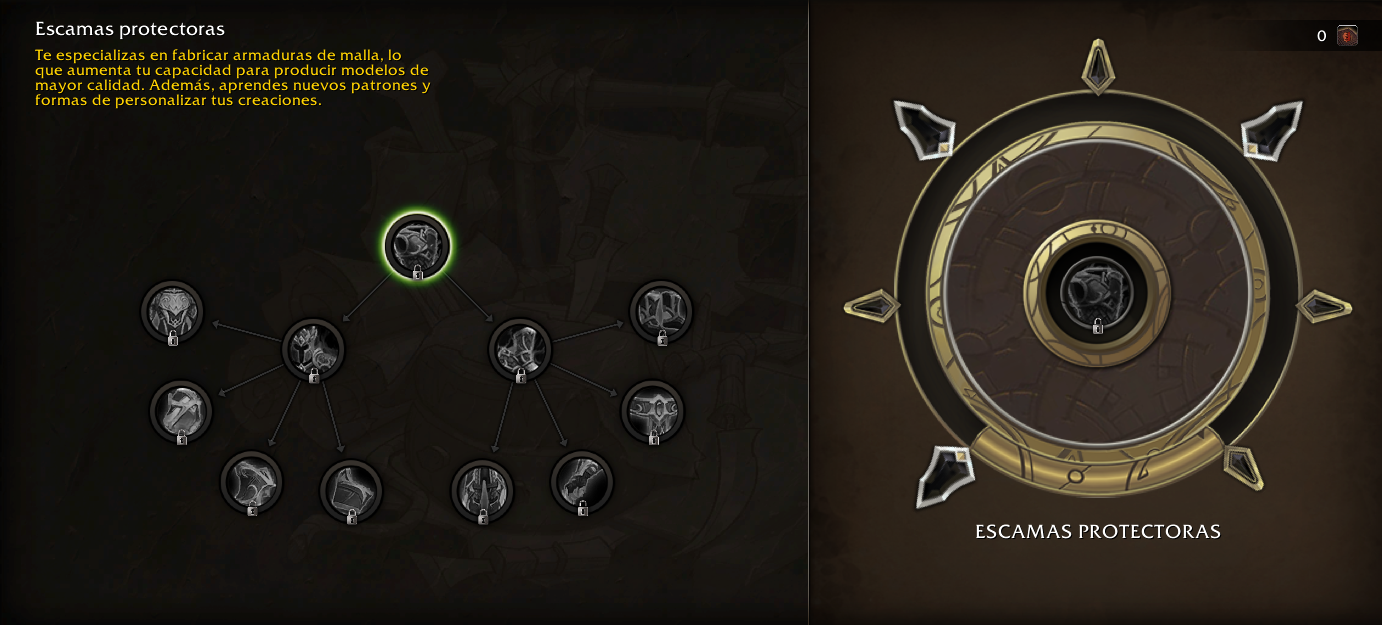Select the locked helmet and pauldron node
The width and height of the screenshot is (1382, 625).
(313, 349)
